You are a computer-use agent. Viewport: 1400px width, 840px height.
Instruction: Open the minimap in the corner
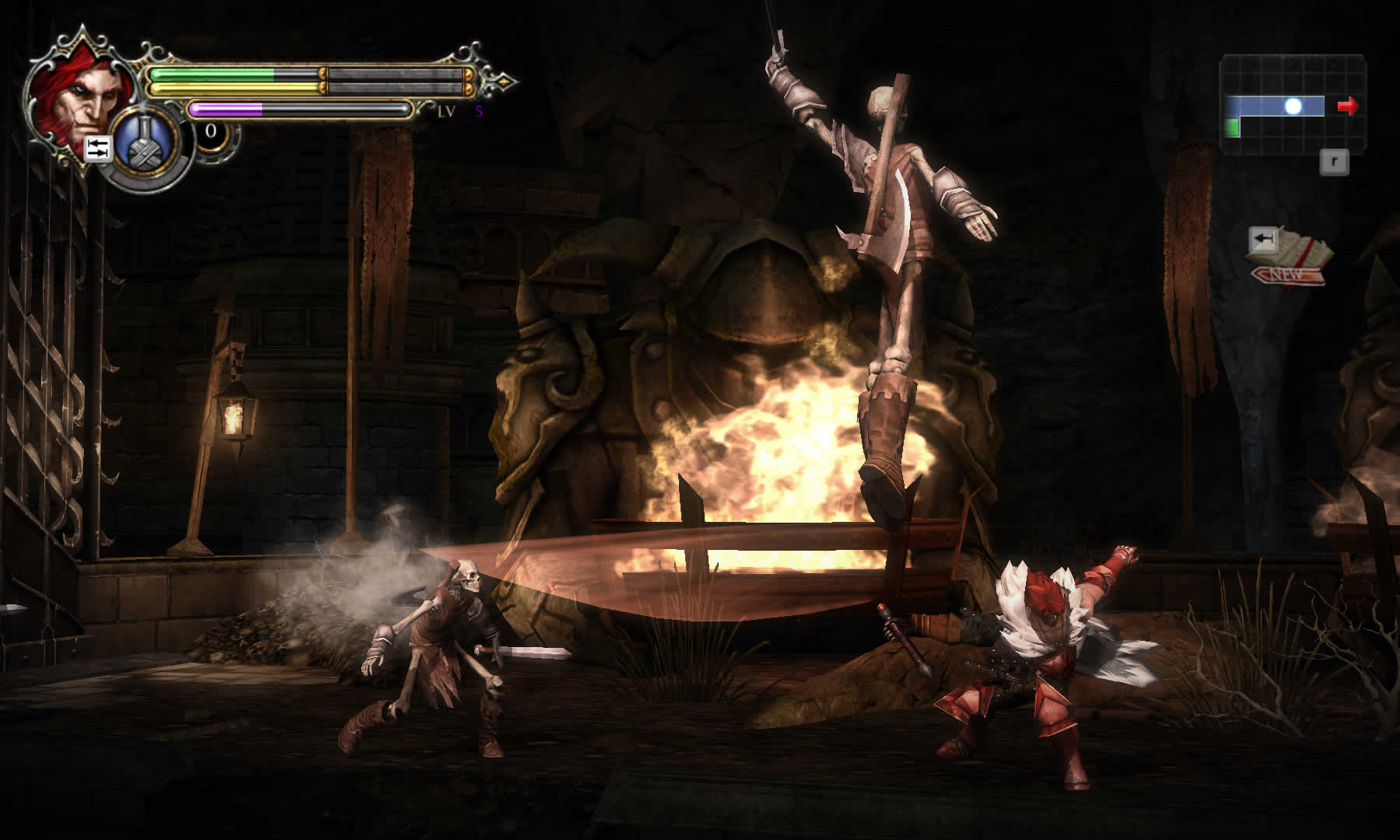tap(1293, 104)
